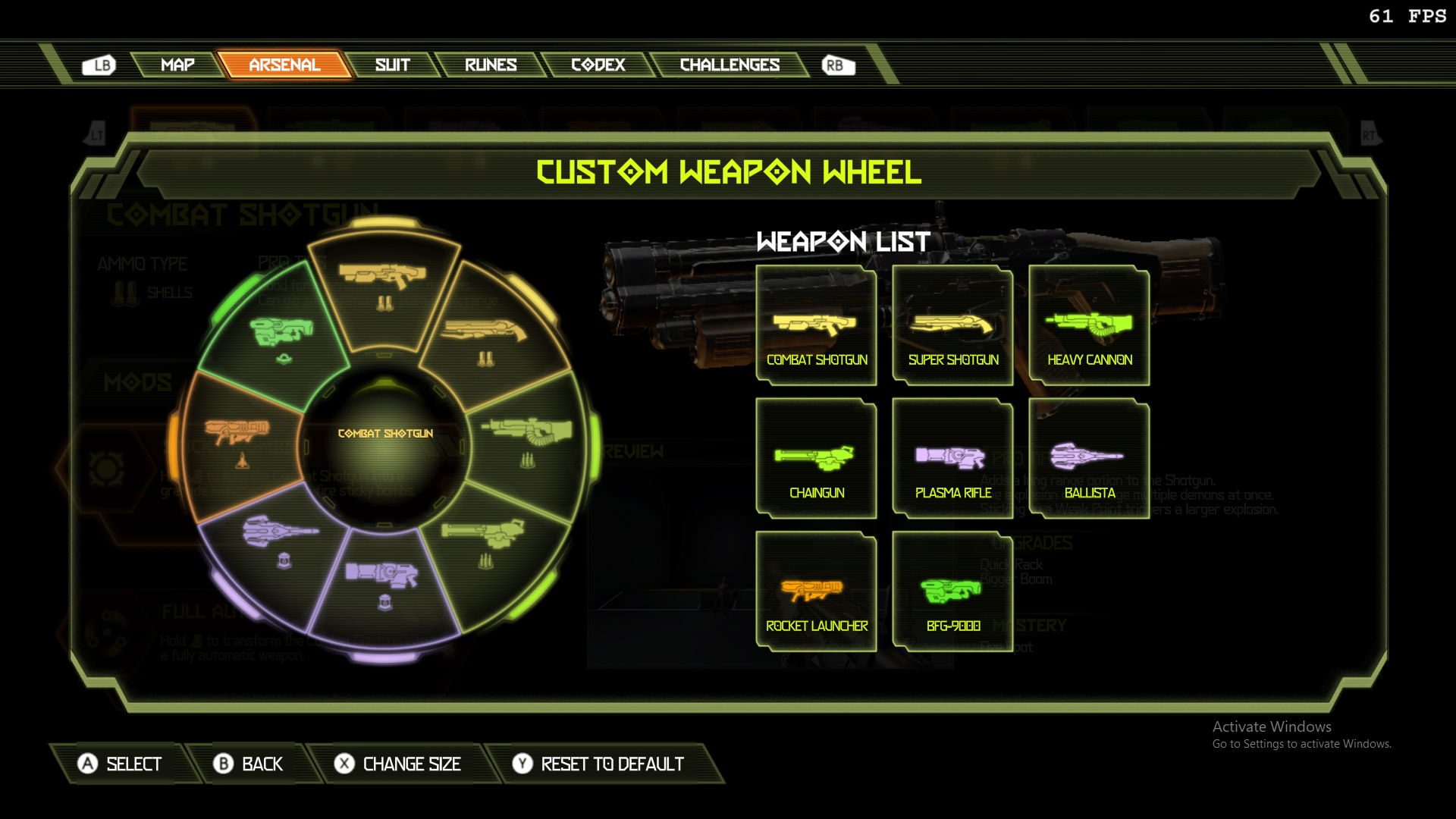Choose the Rocket Launcher tile
Image resolution: width=1456 pixels, height=819 pixels.
coord(816,592)
